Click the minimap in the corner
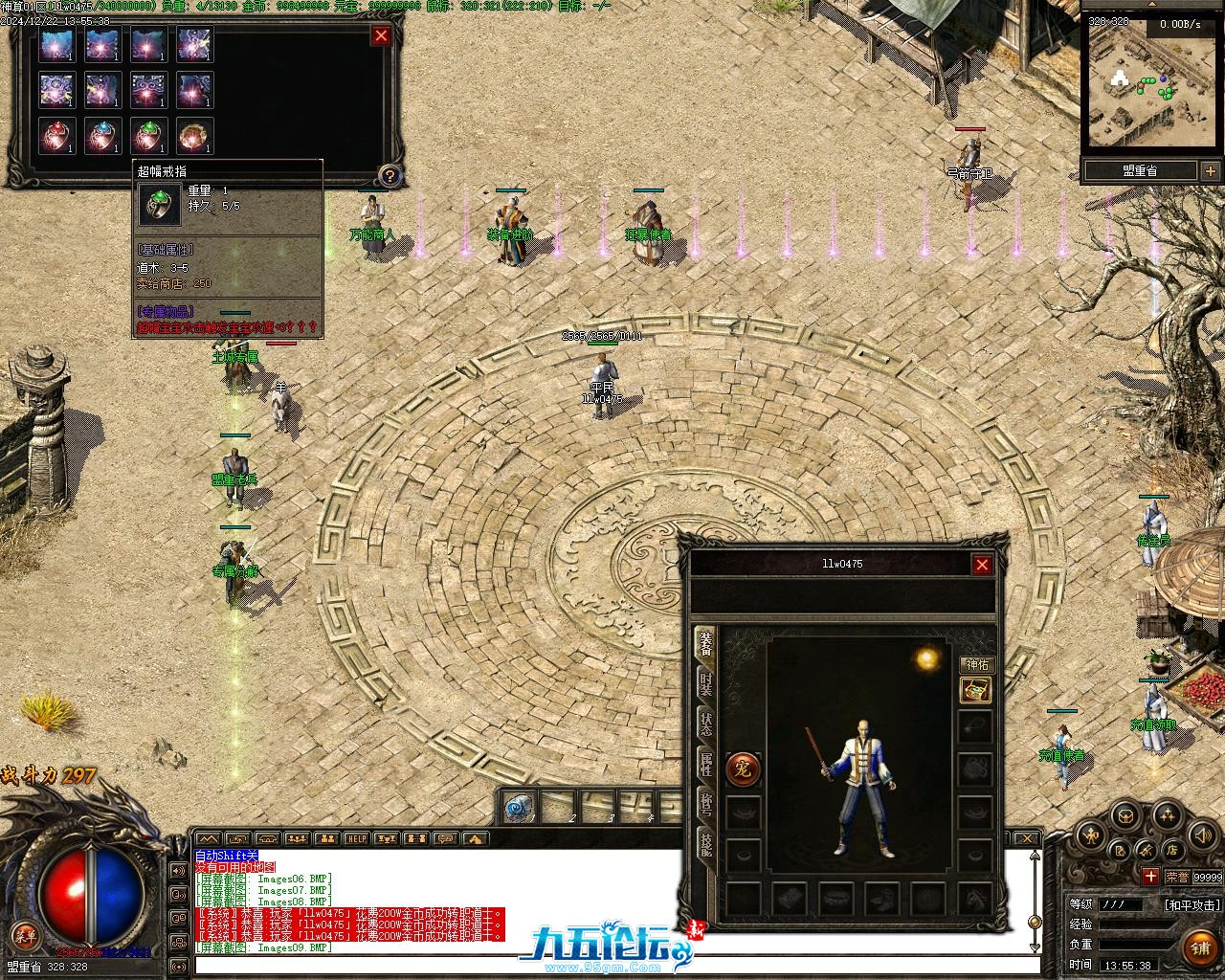The image size is (1225, 980). coord(1152,84)
